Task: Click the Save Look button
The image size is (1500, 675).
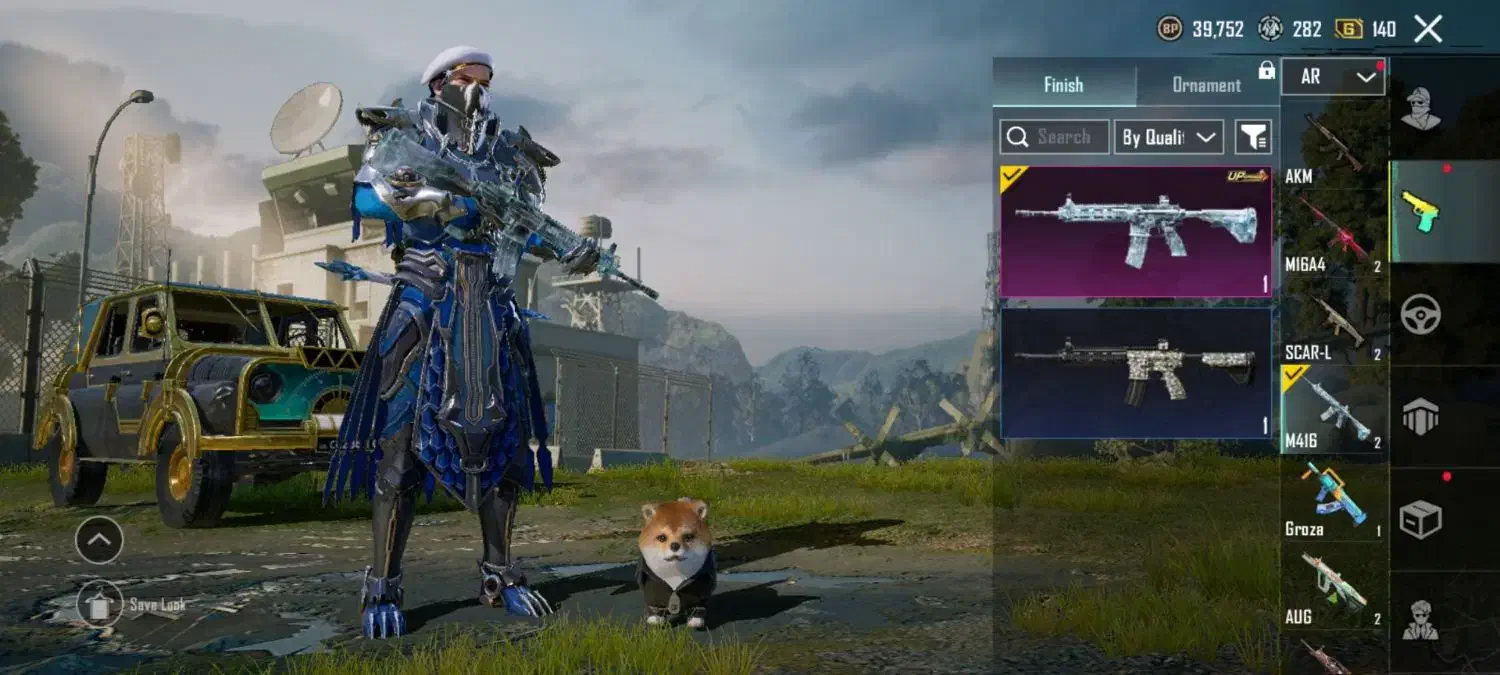Action: pos(100,604)
